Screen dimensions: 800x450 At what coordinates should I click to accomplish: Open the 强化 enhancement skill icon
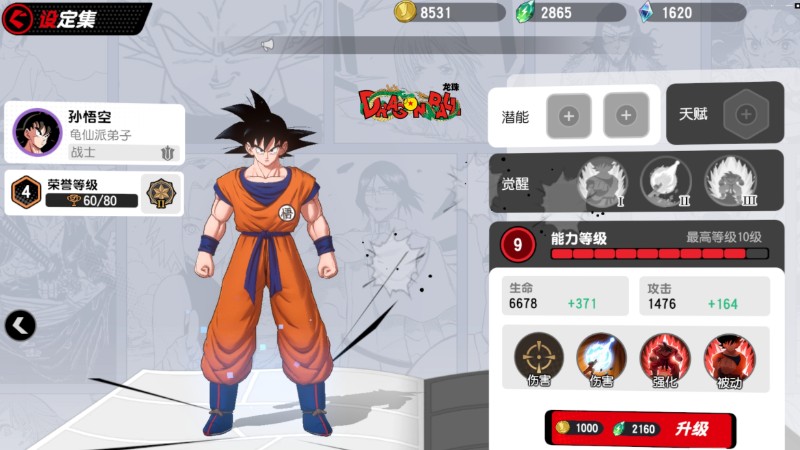665,357
